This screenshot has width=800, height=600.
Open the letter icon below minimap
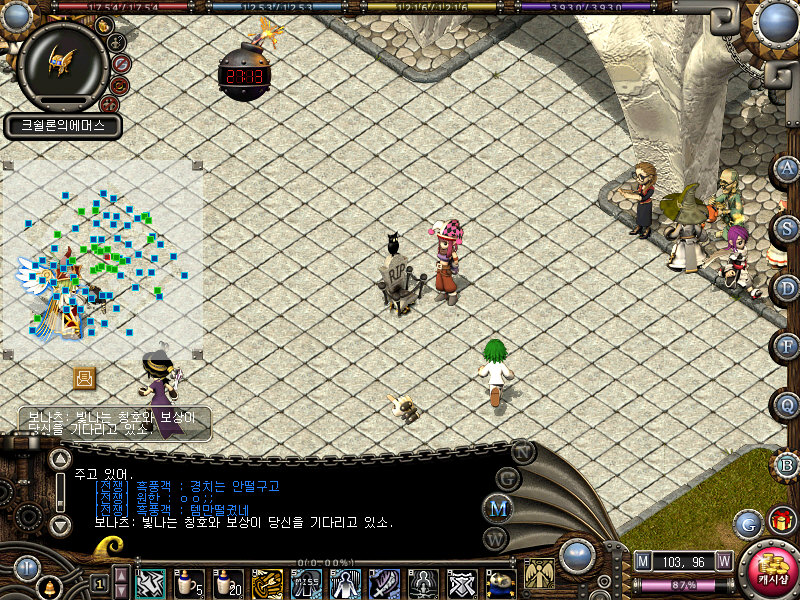pos(84,378)
